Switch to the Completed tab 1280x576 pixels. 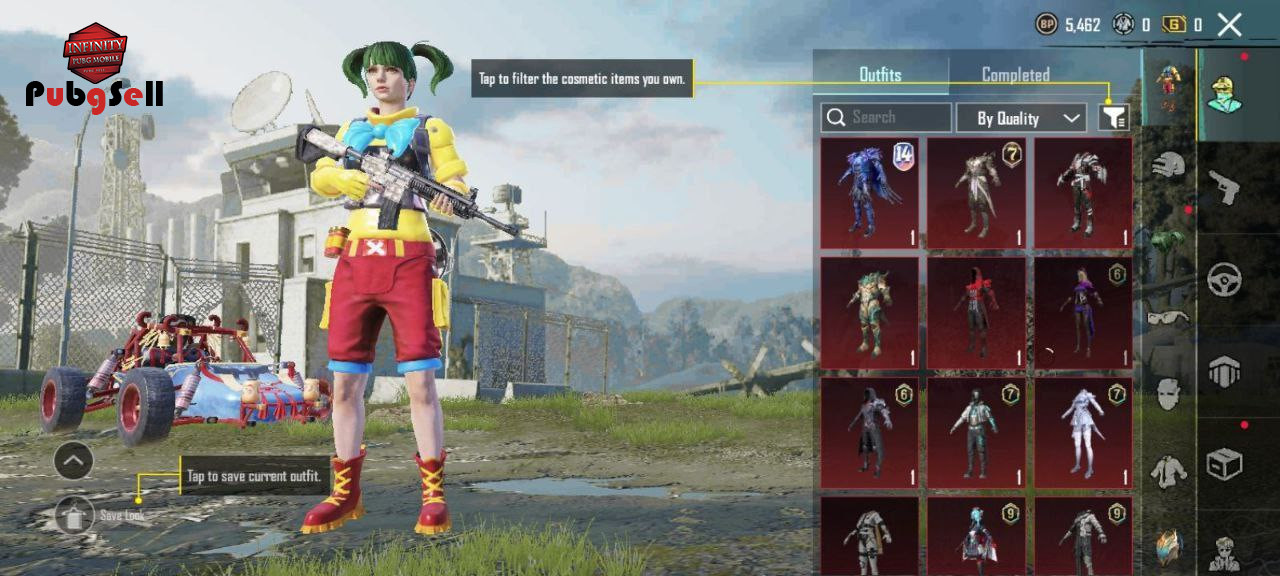coord(1015,75)
